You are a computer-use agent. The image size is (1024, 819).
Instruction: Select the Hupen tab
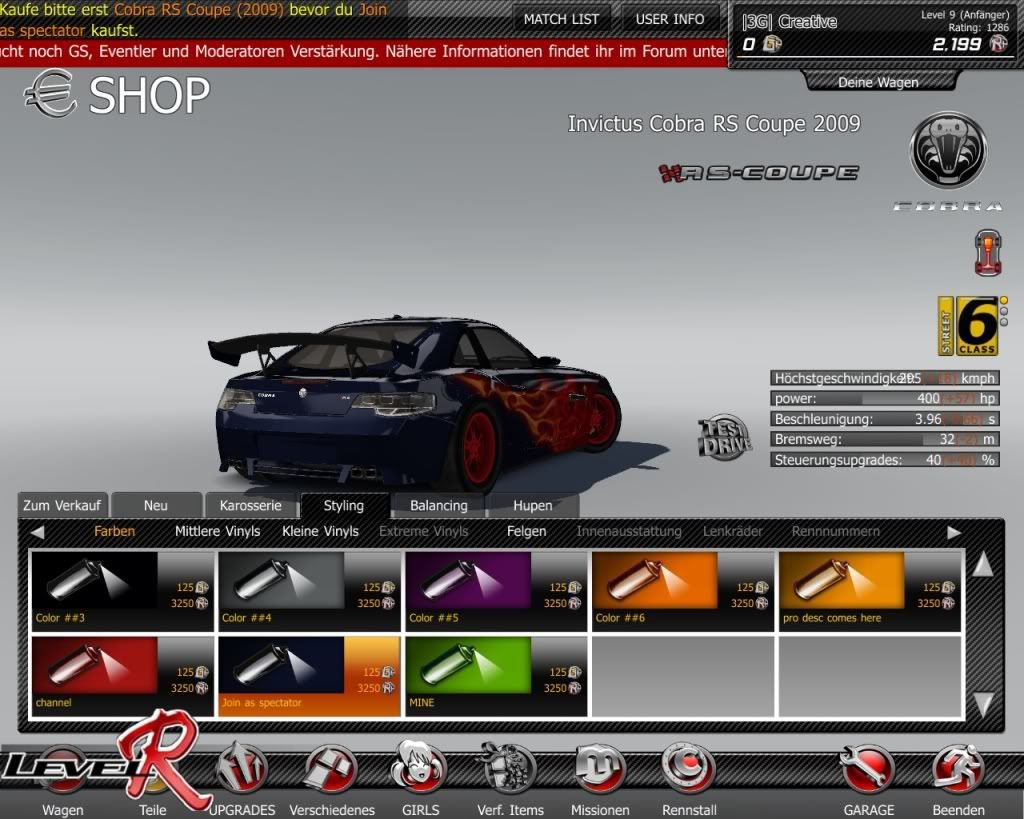(x=532, y=505)
